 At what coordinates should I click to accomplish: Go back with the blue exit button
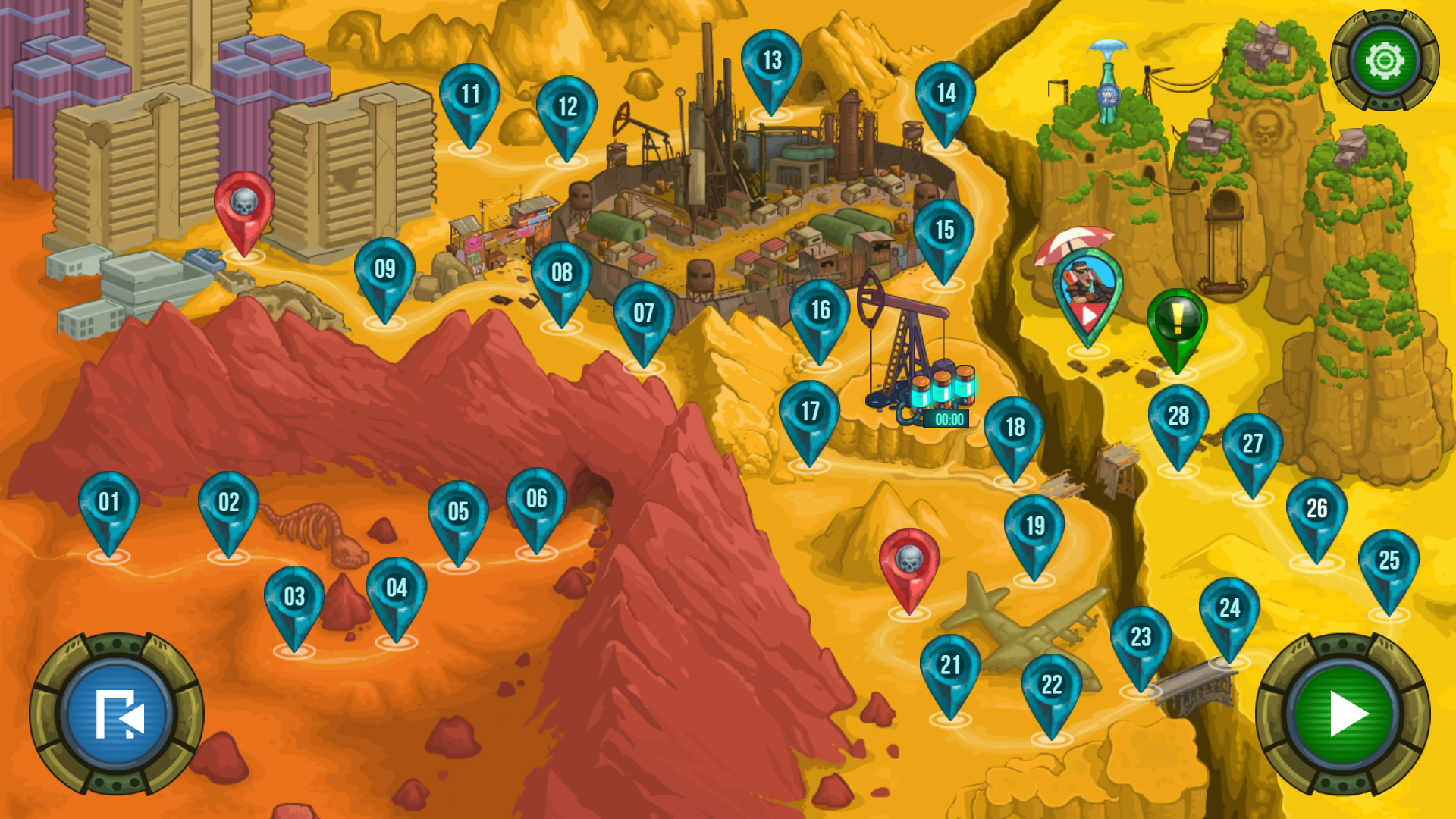click(117, 714)
